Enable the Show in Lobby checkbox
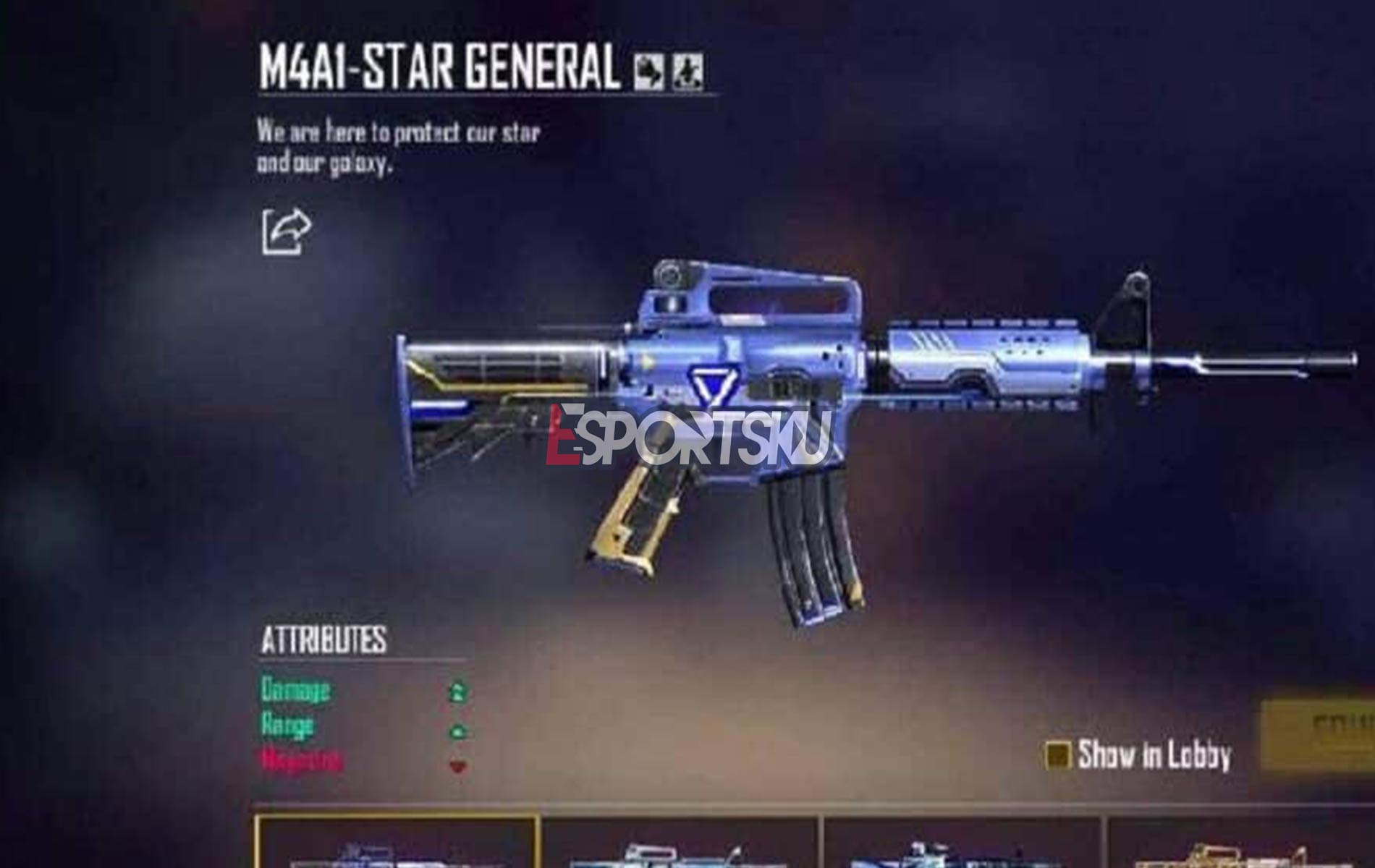 coord(1060,754)
